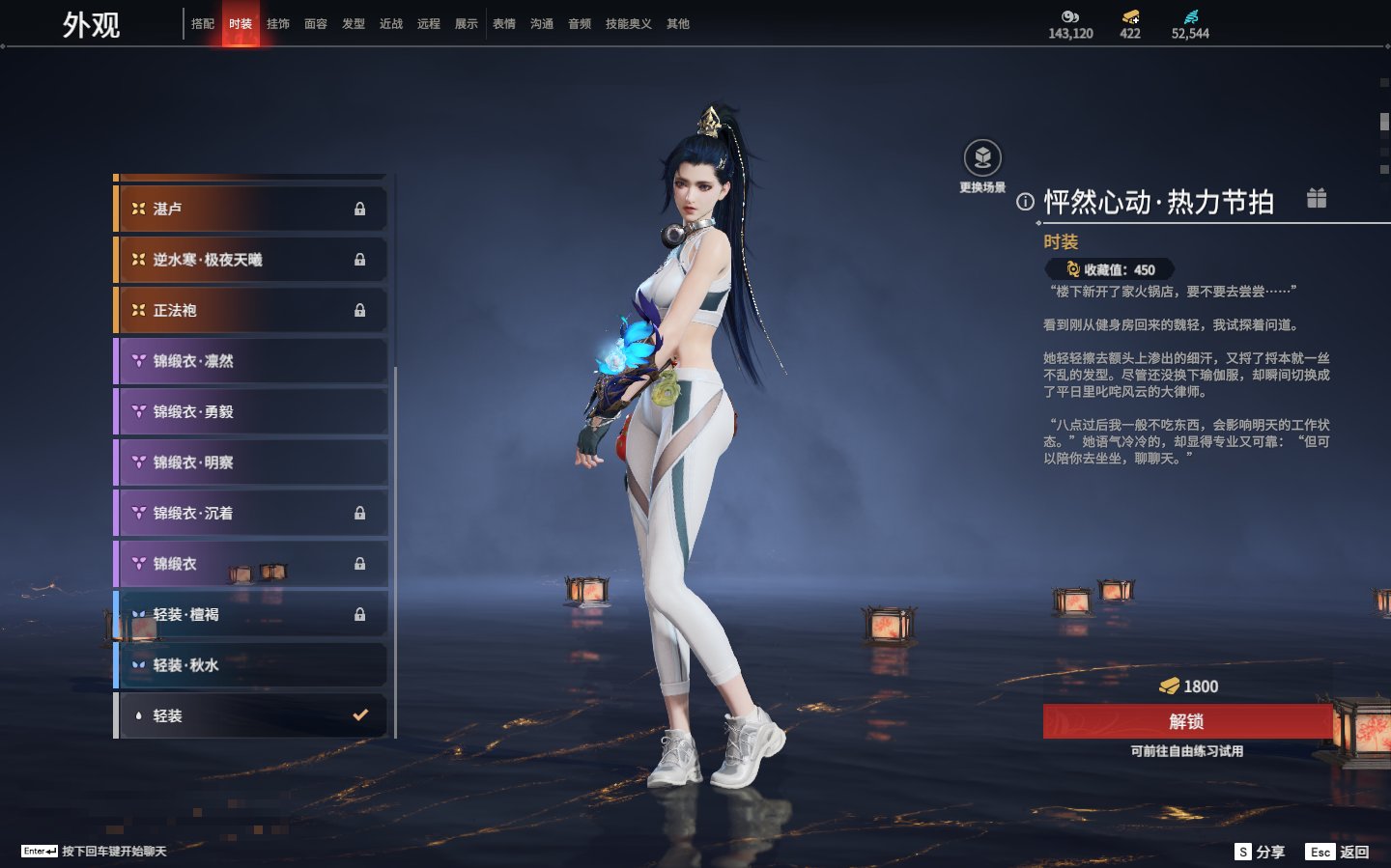The image size is (1391, 868).
Task: Select the 其他 tab
Action: point(678,24)
